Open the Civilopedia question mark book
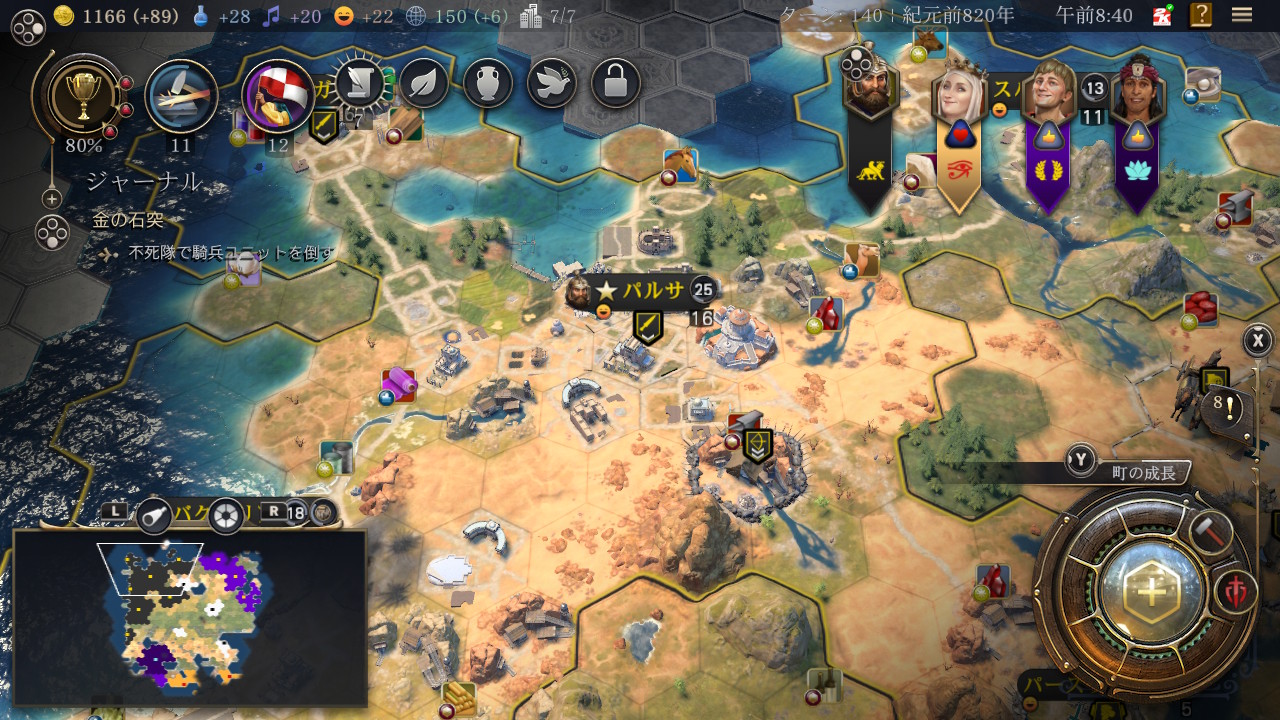 [x=1200, y=15]
